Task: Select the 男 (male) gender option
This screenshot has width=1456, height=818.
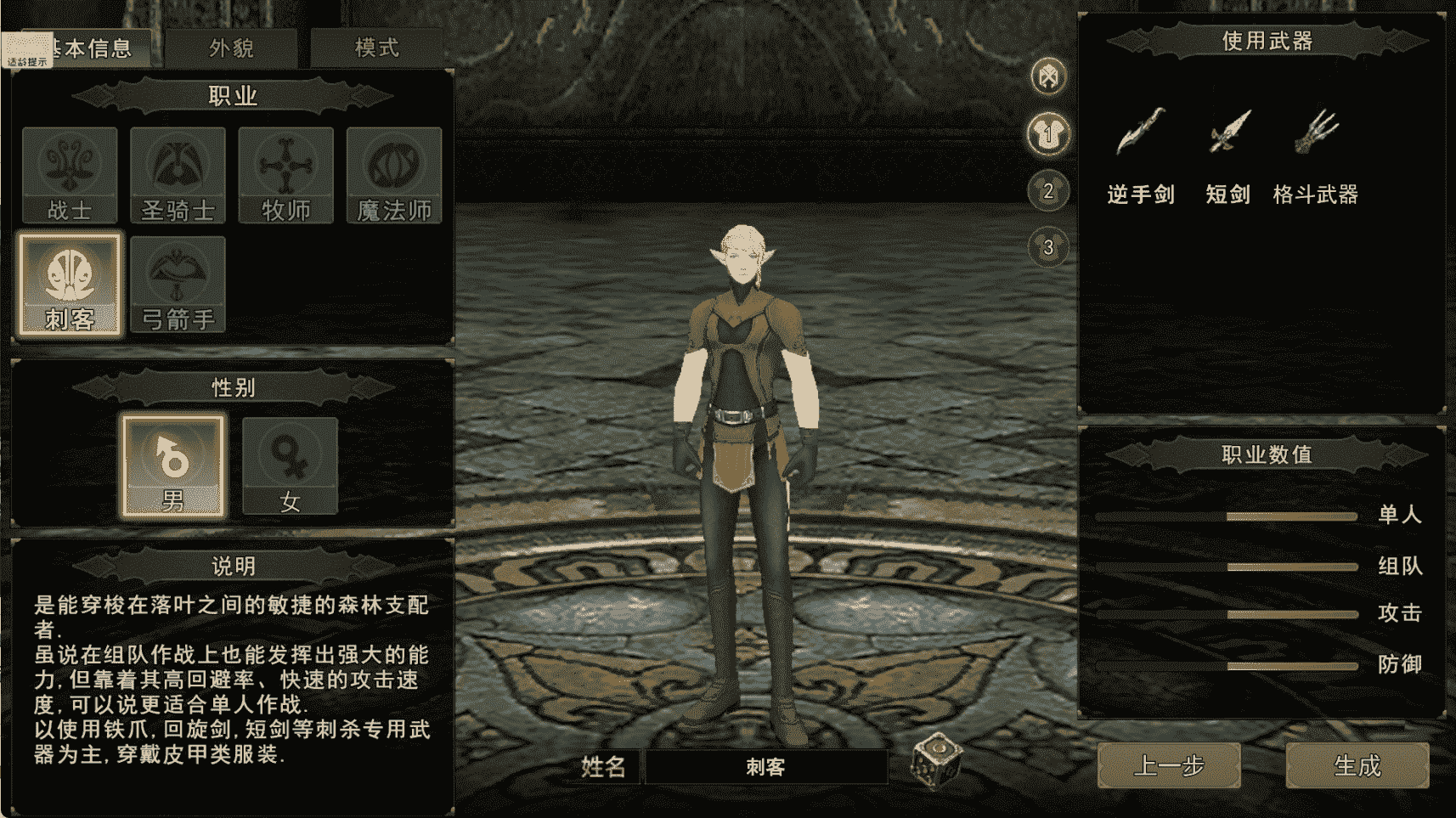Action: [x=172, y=461]
